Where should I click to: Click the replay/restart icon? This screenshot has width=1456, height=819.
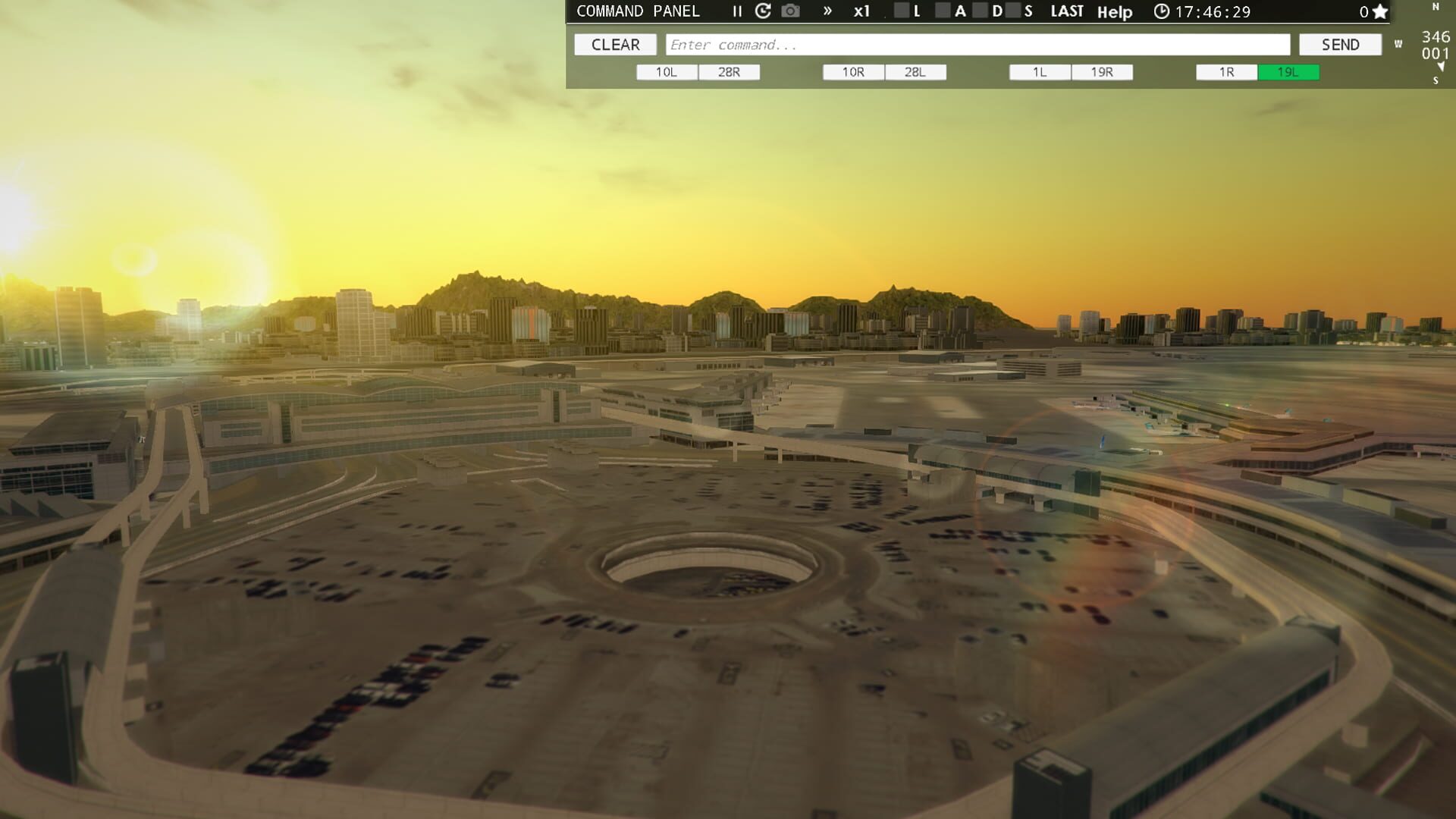[x=762, y=11]
